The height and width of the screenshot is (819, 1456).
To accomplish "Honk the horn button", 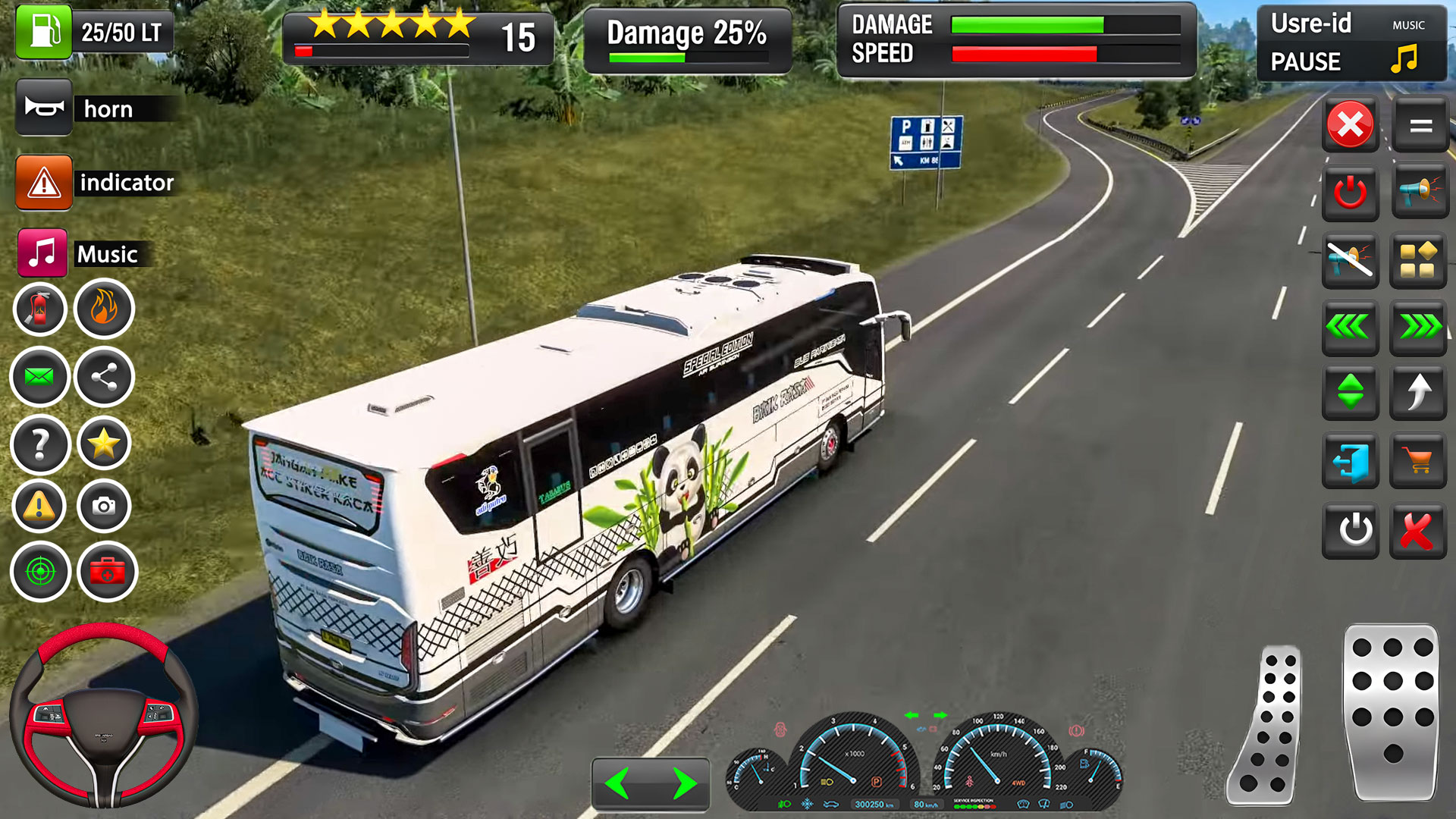I will (x=44, y=108).
